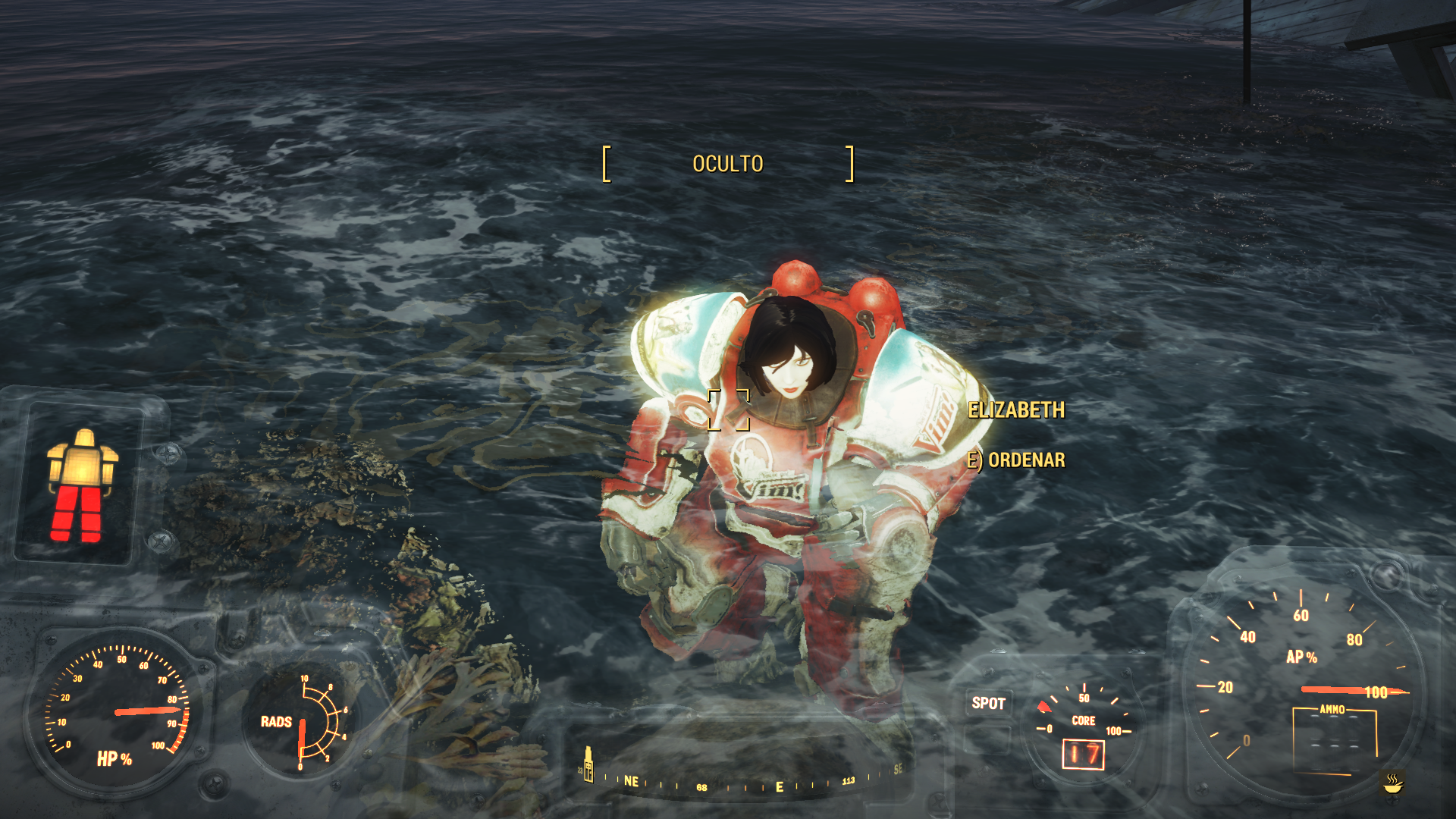1456x819 pixels.
Task: Click the steaming bowl status icon
Action: coord(1392,783)
